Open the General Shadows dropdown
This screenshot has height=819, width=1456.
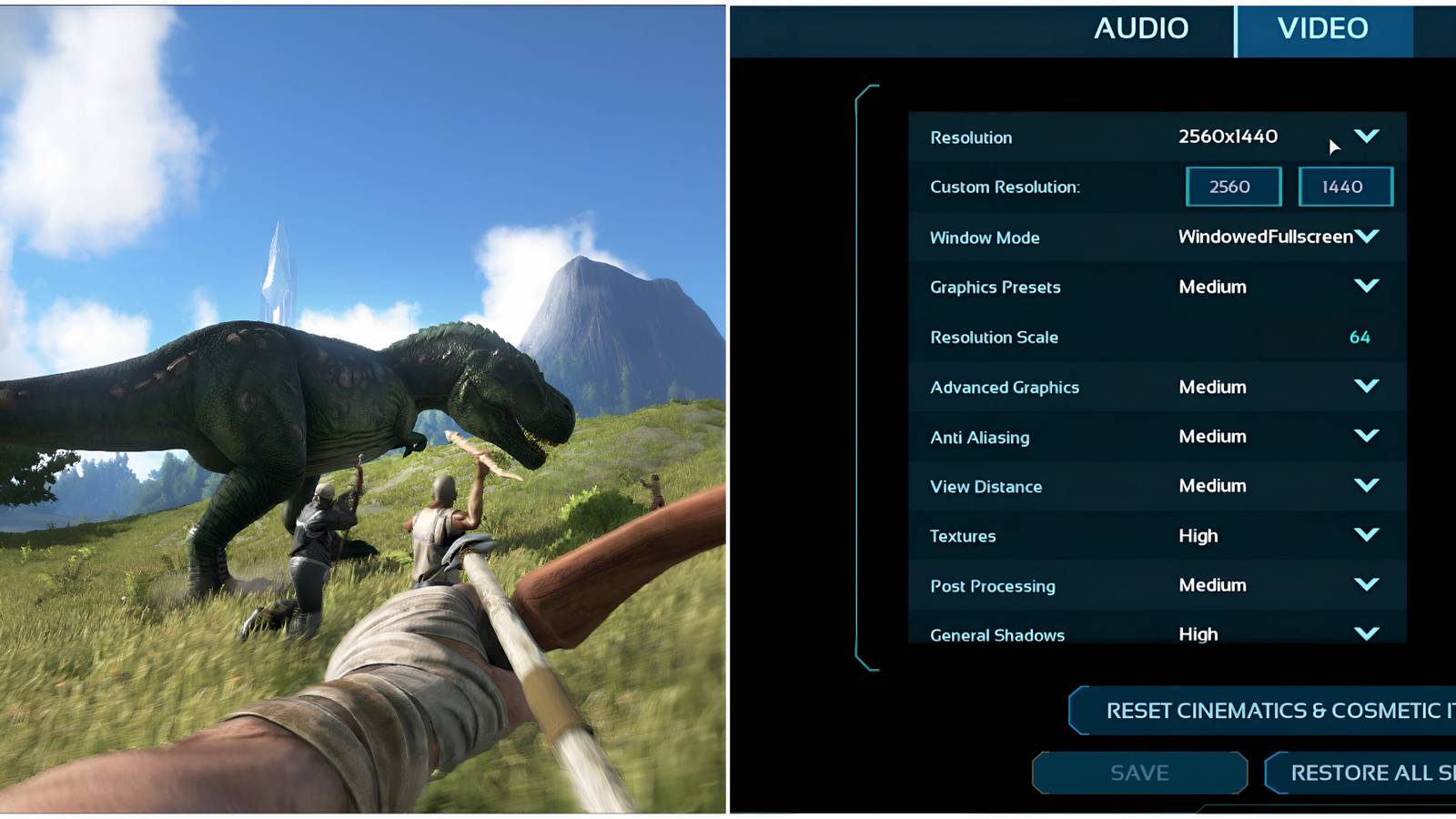(1368, 633)
